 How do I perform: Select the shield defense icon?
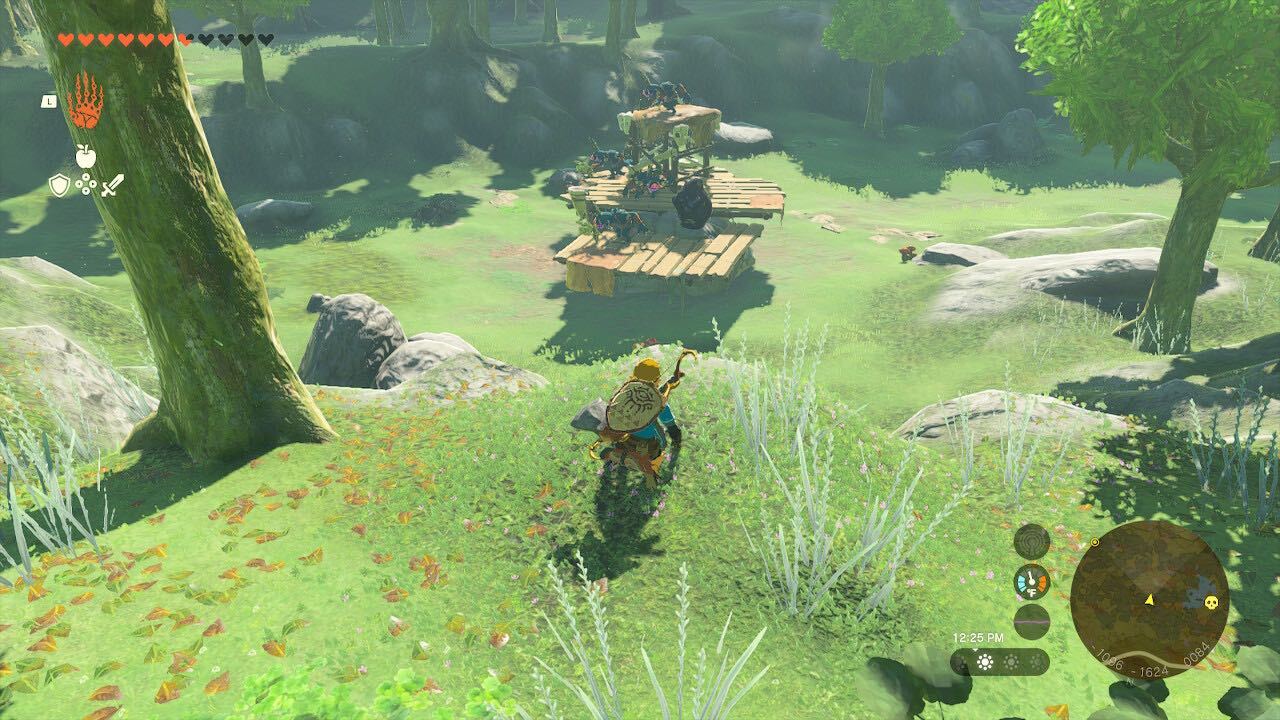[x=60, y=185]
